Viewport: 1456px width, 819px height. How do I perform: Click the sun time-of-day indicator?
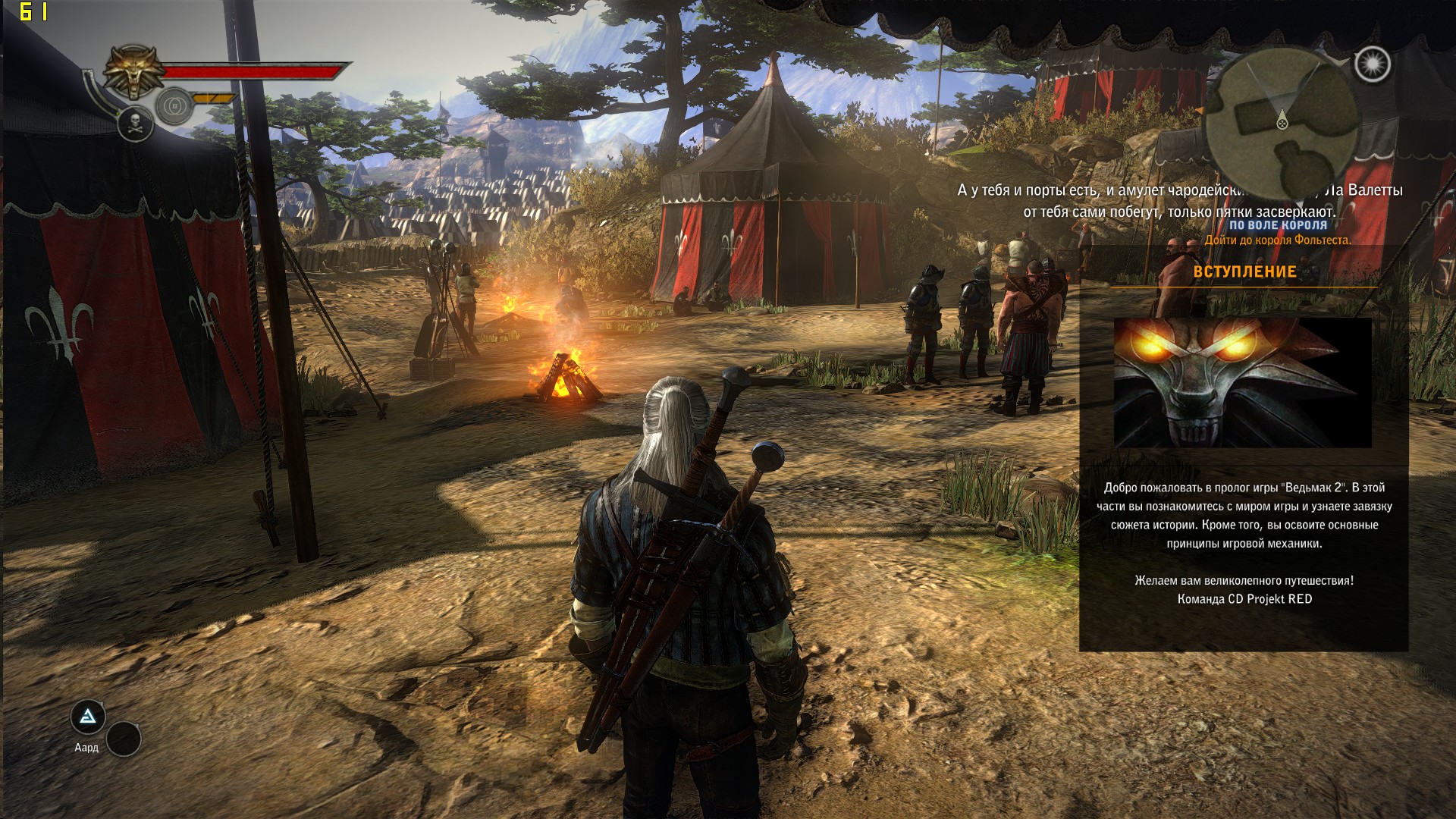(1372, 64)
